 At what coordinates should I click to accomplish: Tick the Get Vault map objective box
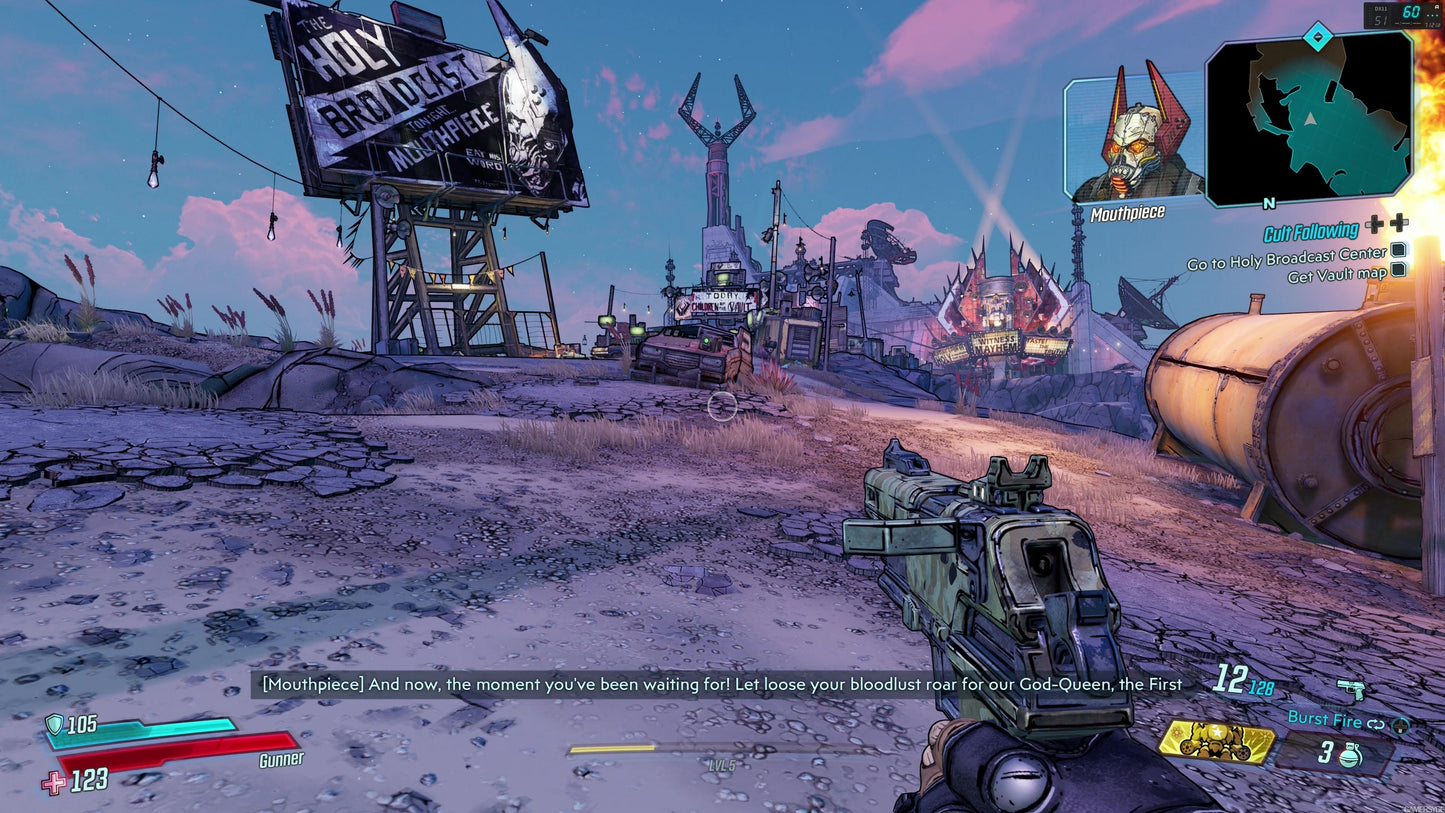click(x=1399, y=269)
